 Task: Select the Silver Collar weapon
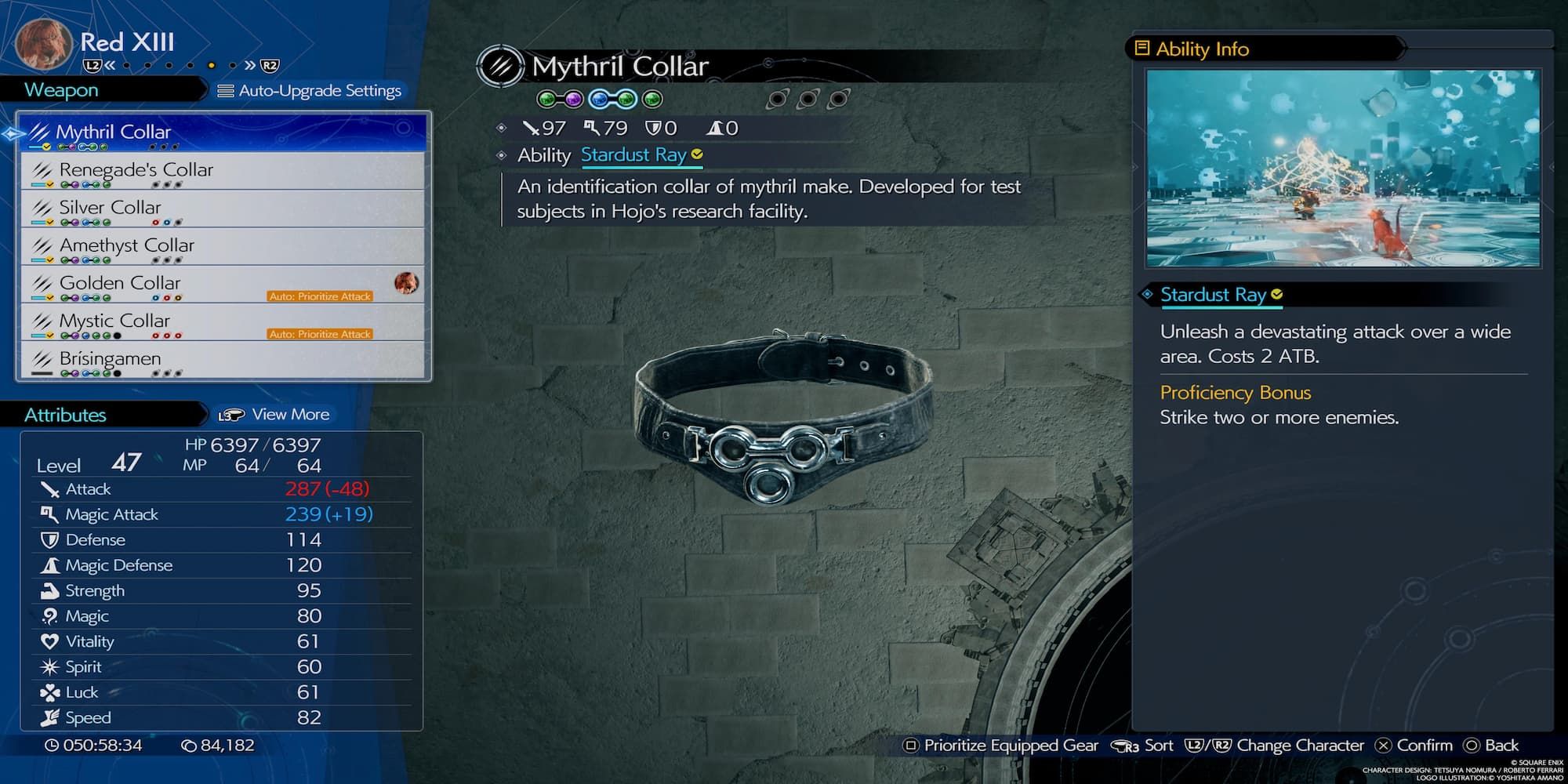(223, 208)
